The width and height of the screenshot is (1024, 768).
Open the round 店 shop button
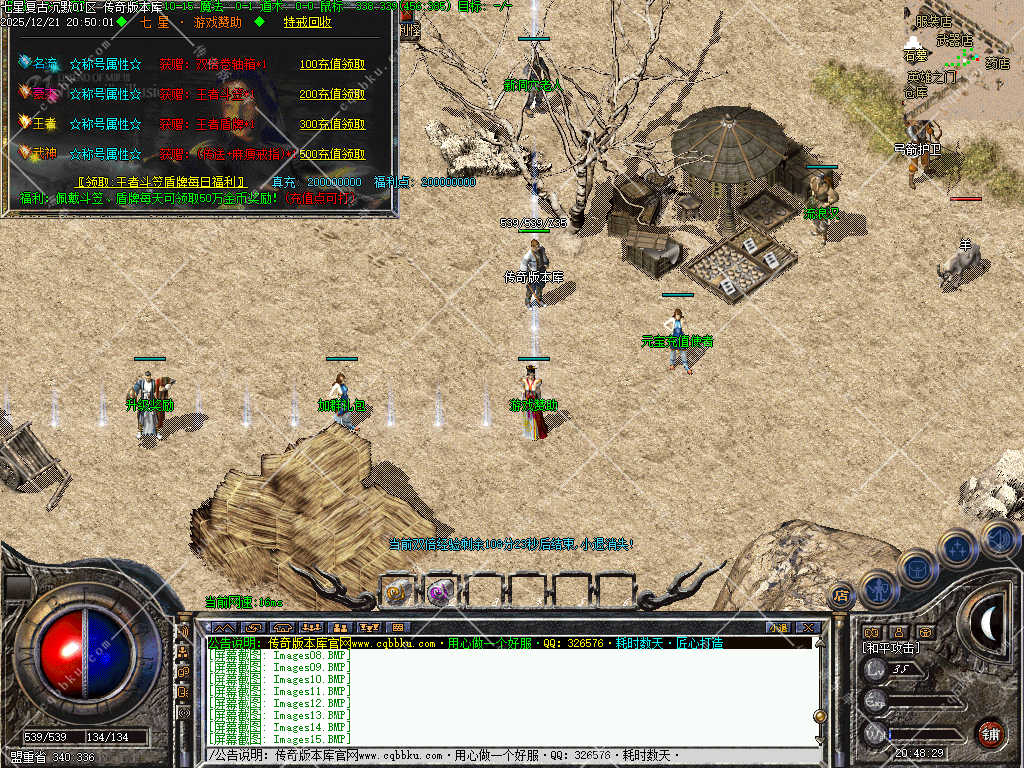841,595
